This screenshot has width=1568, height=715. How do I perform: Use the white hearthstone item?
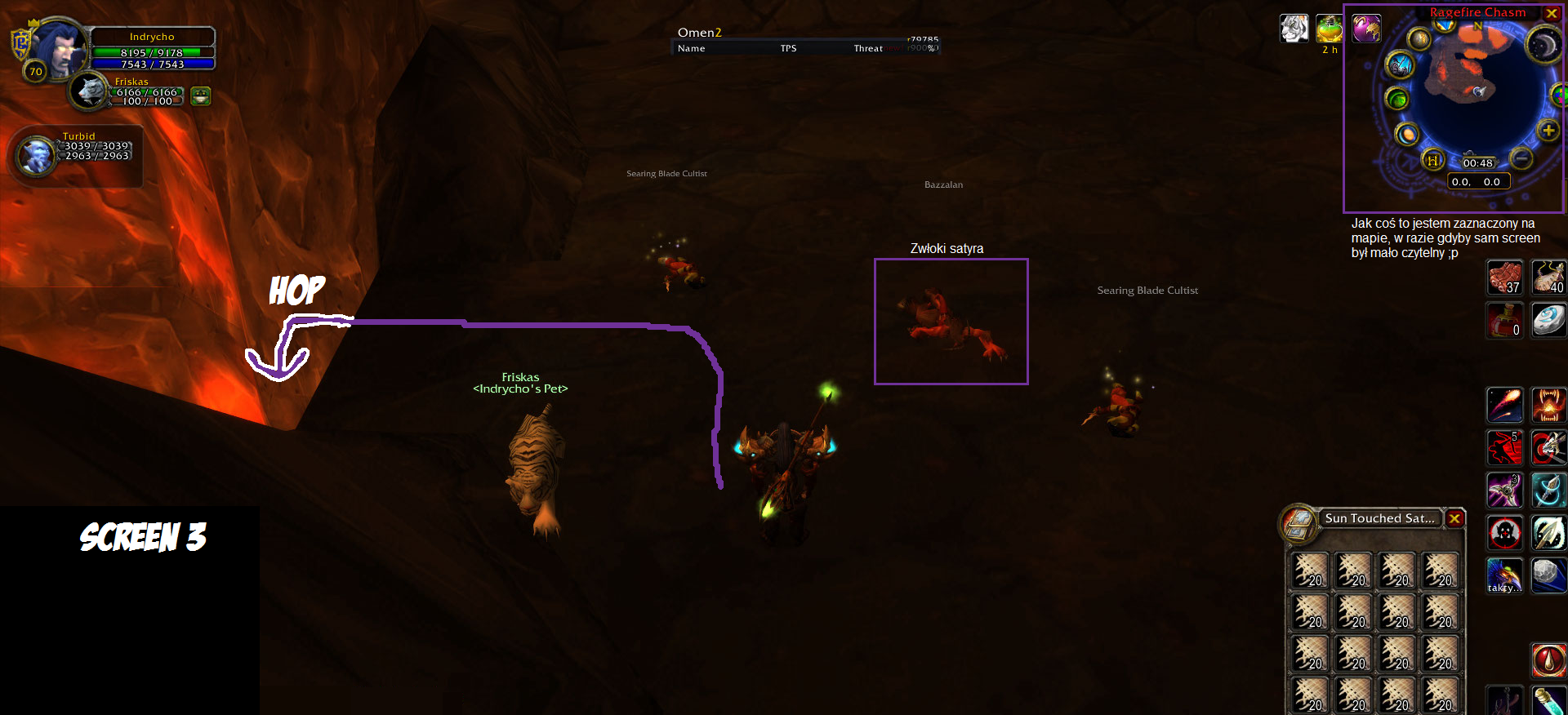click(1548, 320)
